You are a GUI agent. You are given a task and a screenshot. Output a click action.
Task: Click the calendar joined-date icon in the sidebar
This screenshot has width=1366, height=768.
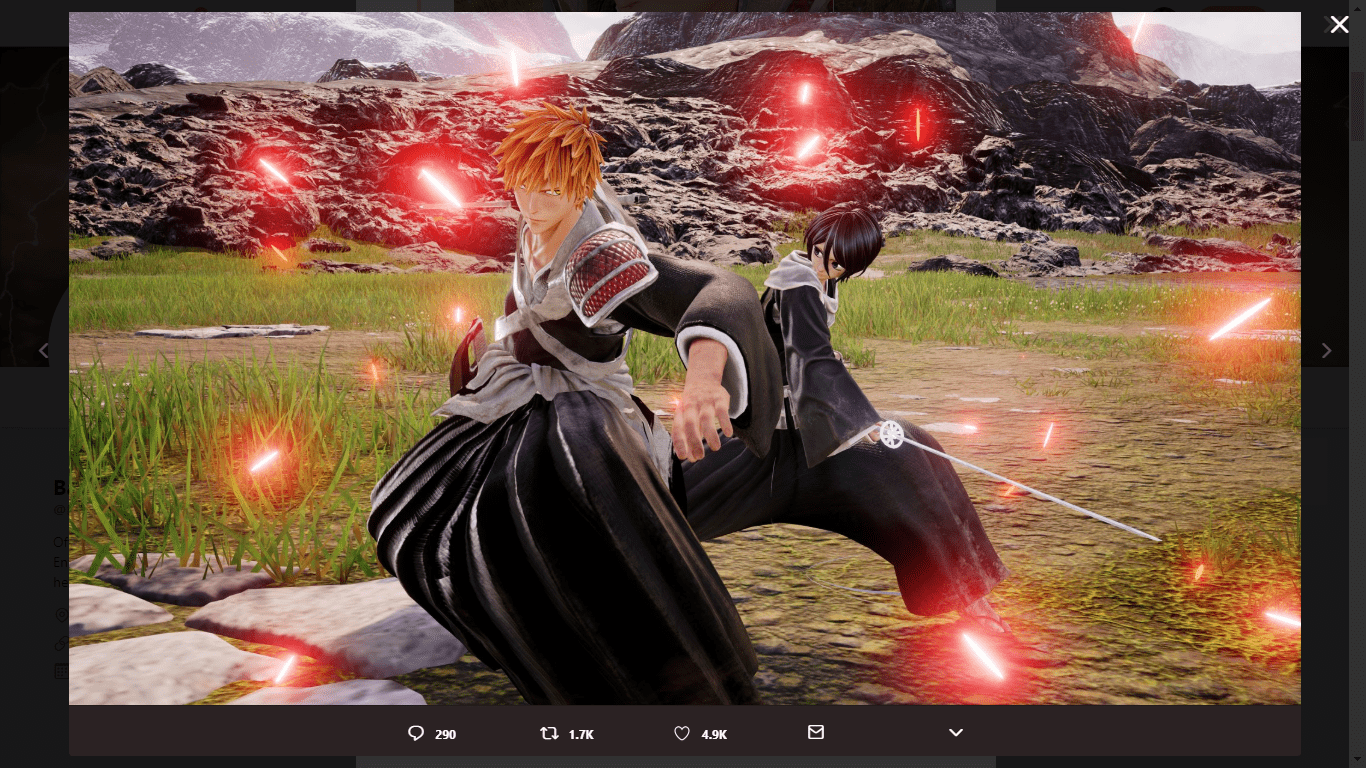[62, 671]
